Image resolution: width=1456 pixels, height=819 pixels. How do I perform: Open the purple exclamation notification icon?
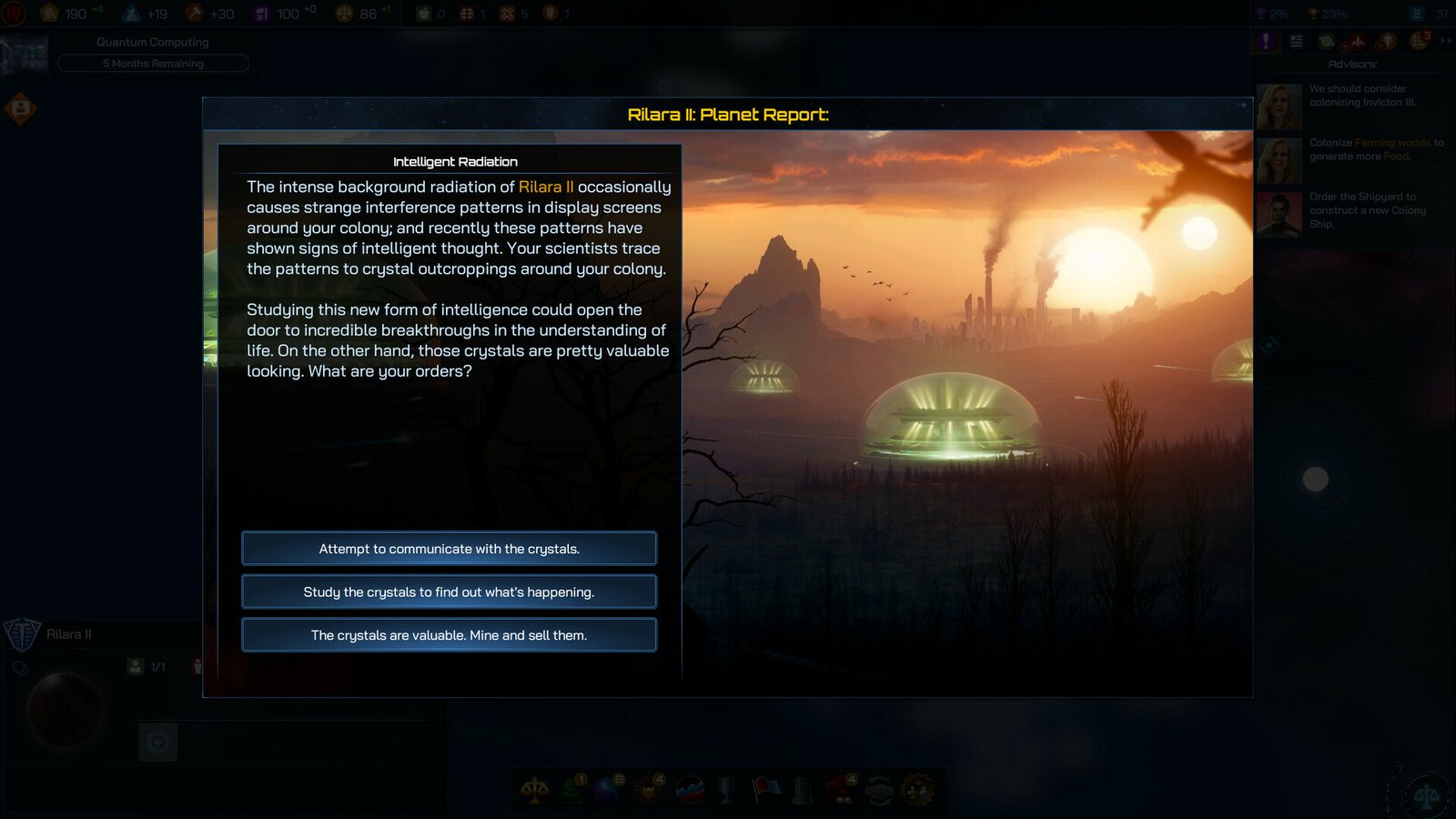tap(1265, 41)
